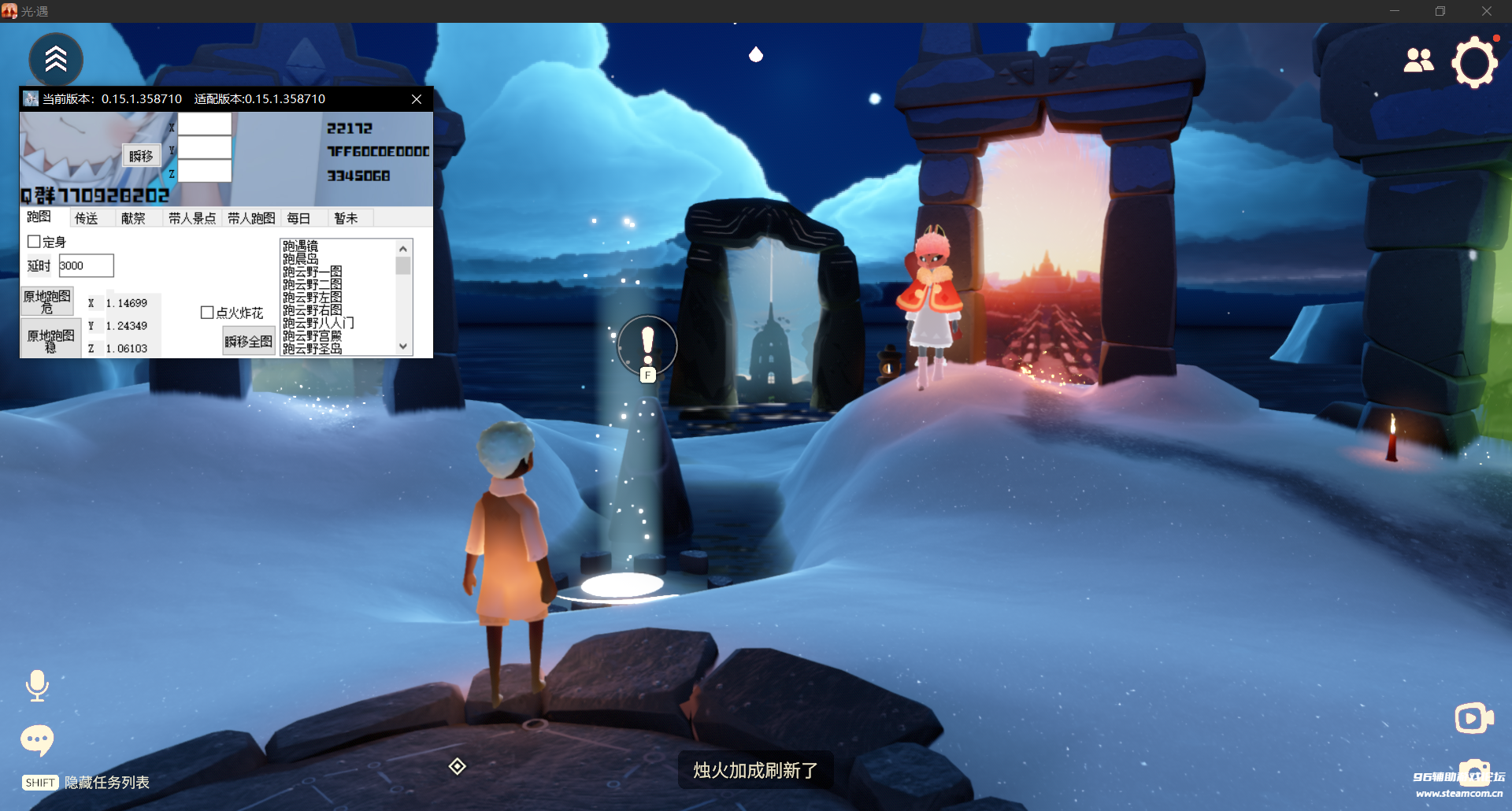Select the 每日 tab

(x=298, y=218)
